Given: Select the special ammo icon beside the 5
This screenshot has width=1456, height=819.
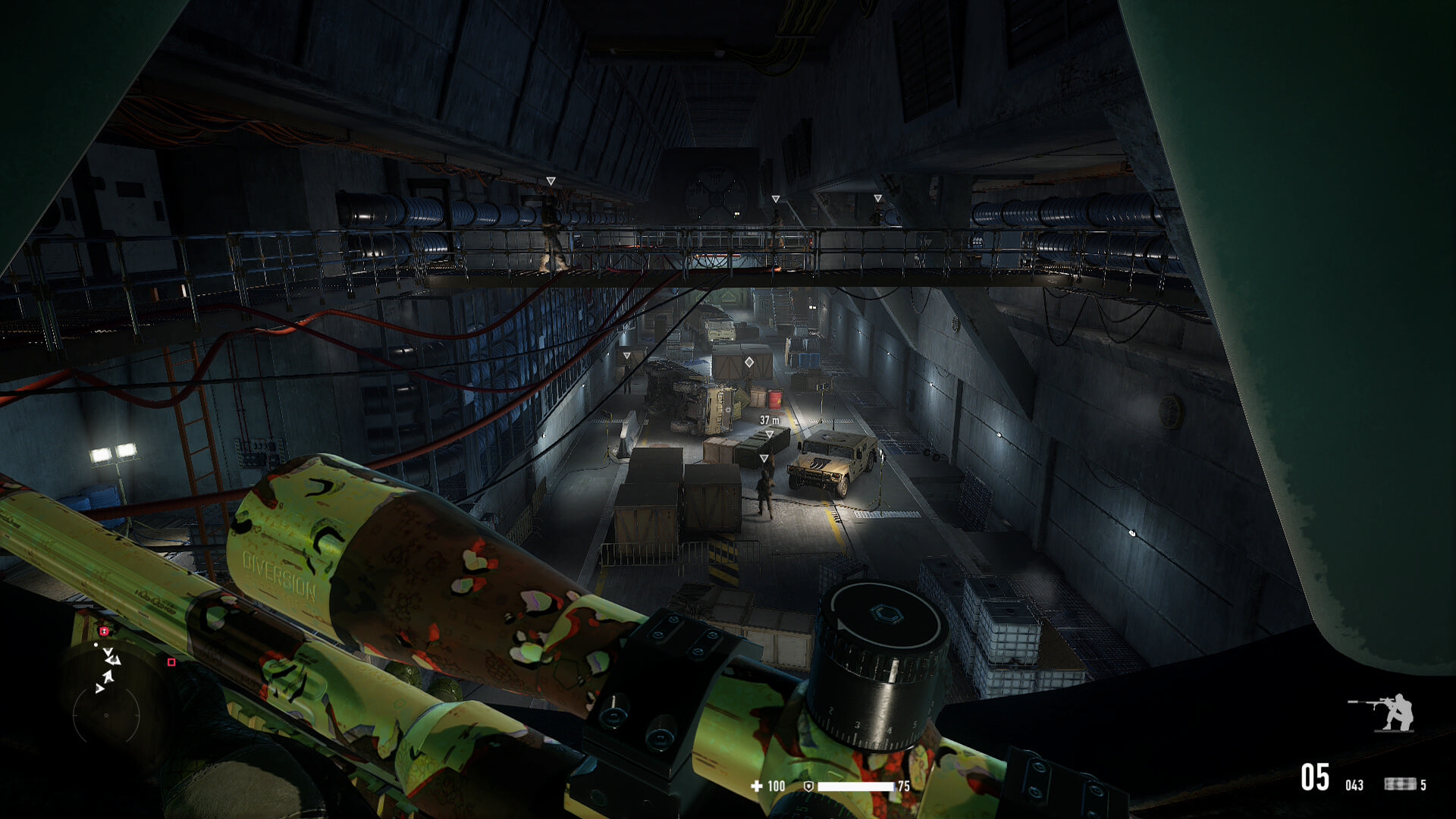Looking at the screenshot, I should point(1400,784).
